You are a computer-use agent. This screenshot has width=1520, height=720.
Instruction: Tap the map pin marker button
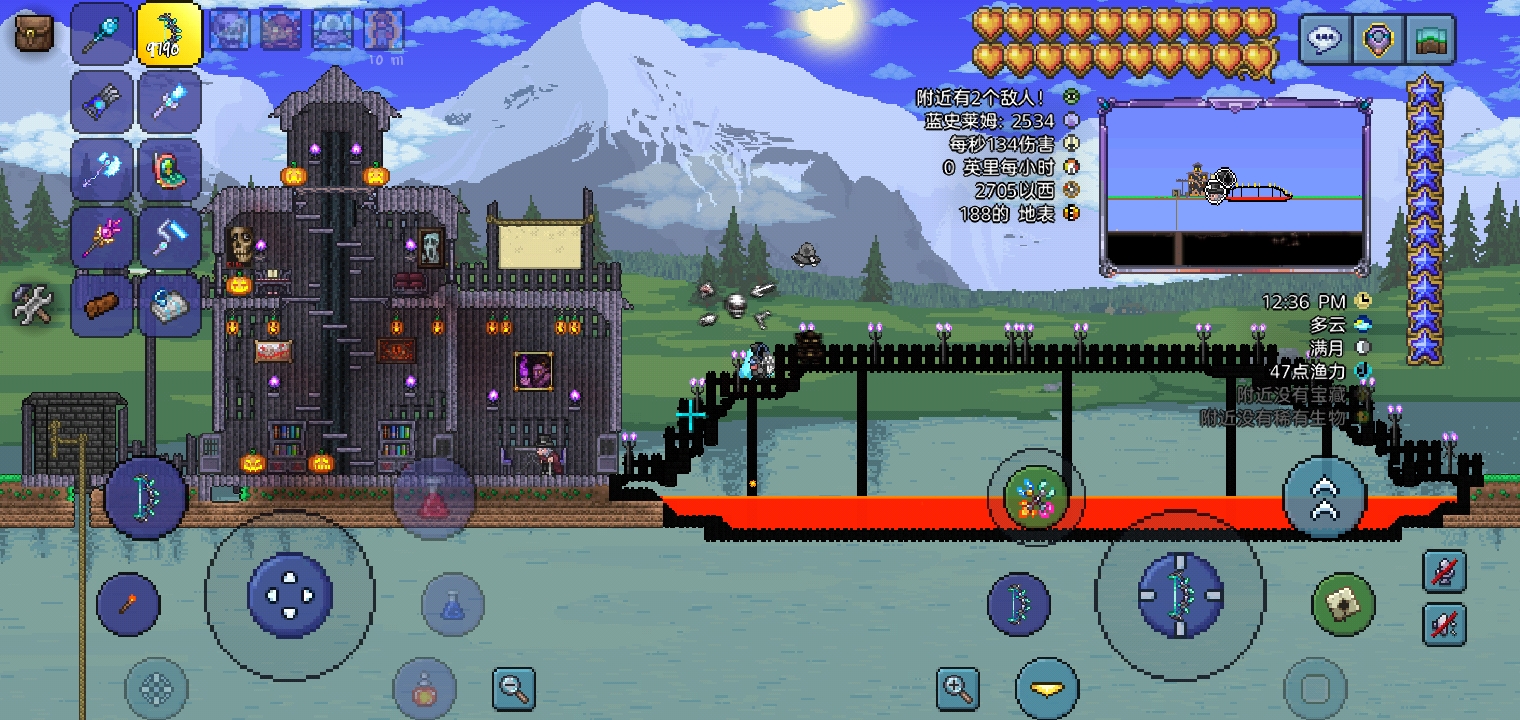[x=1377, y=40]
